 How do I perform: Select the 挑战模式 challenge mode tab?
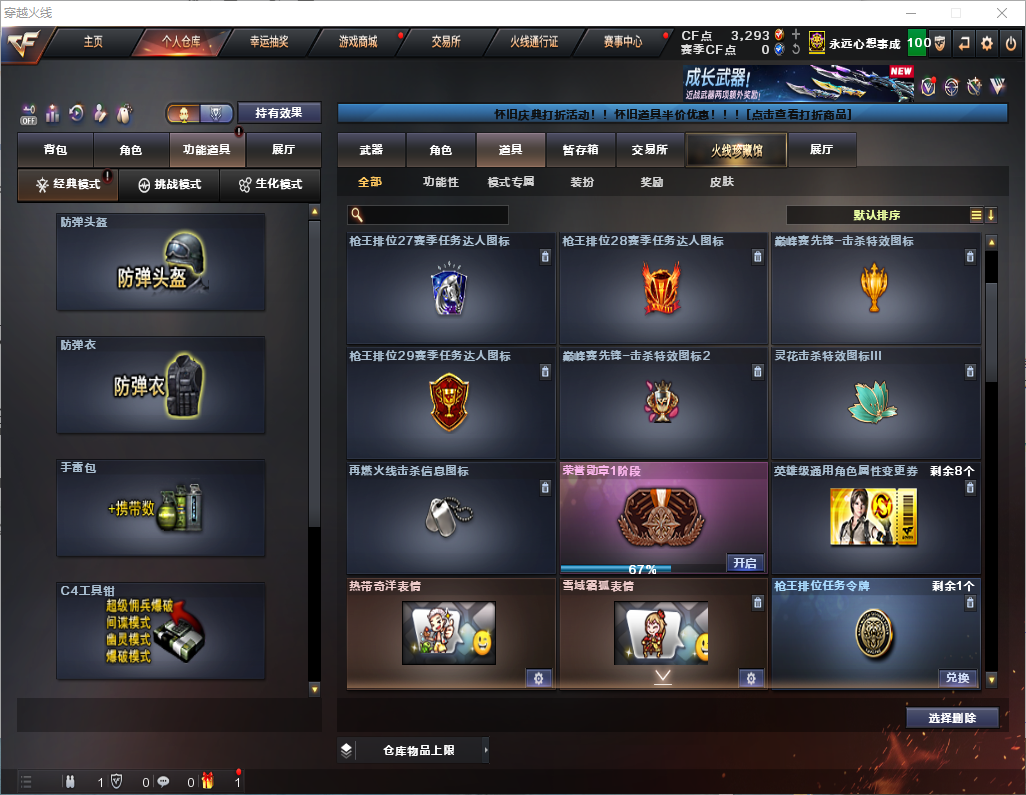click(x=170, y=185)
